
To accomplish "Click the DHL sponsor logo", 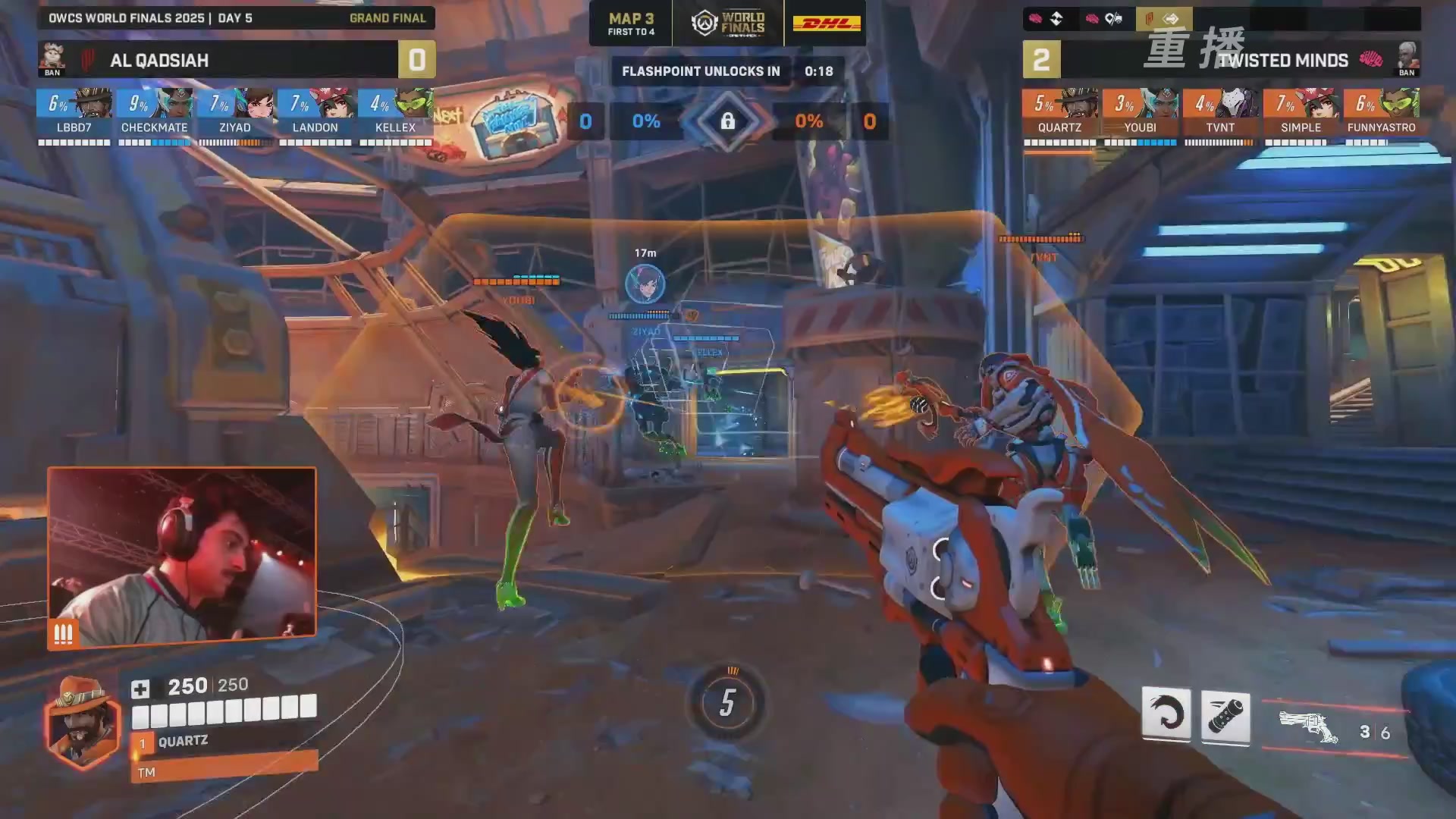I will [826, 24].
